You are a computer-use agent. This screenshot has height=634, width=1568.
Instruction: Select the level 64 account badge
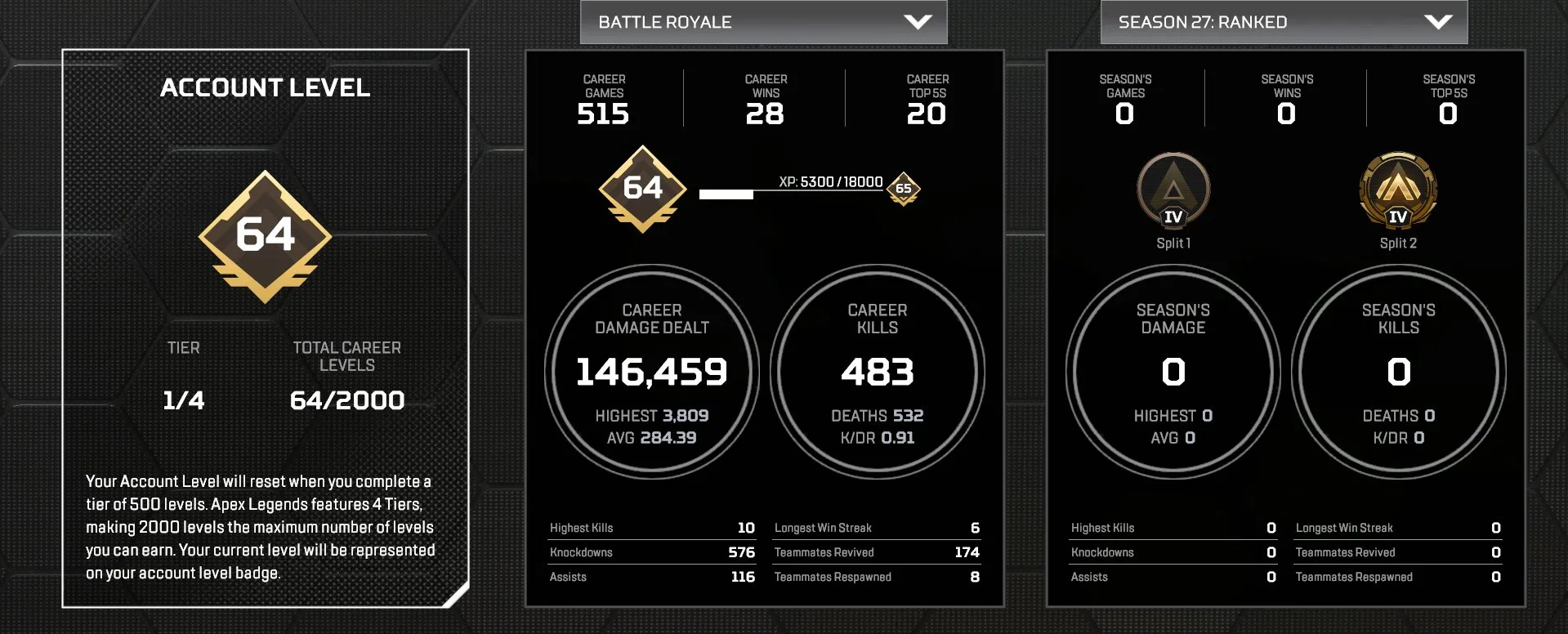click(x=642, y=189)
